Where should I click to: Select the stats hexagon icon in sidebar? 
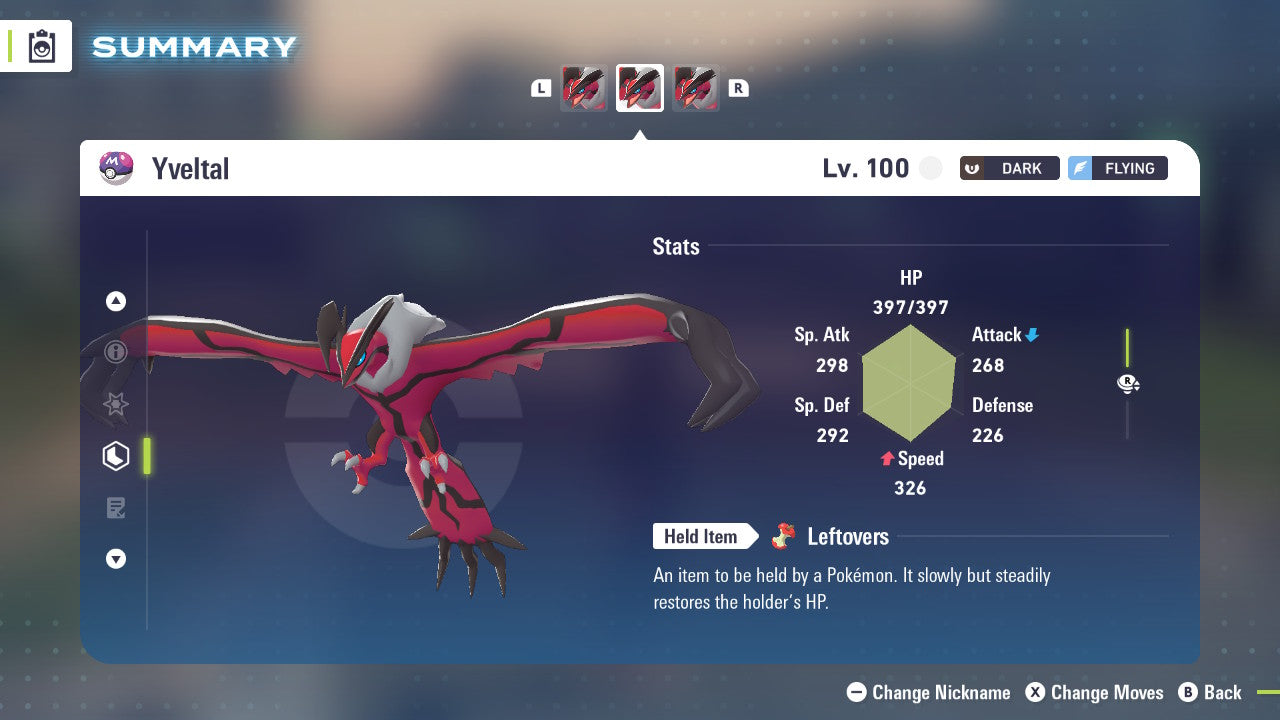116,456
